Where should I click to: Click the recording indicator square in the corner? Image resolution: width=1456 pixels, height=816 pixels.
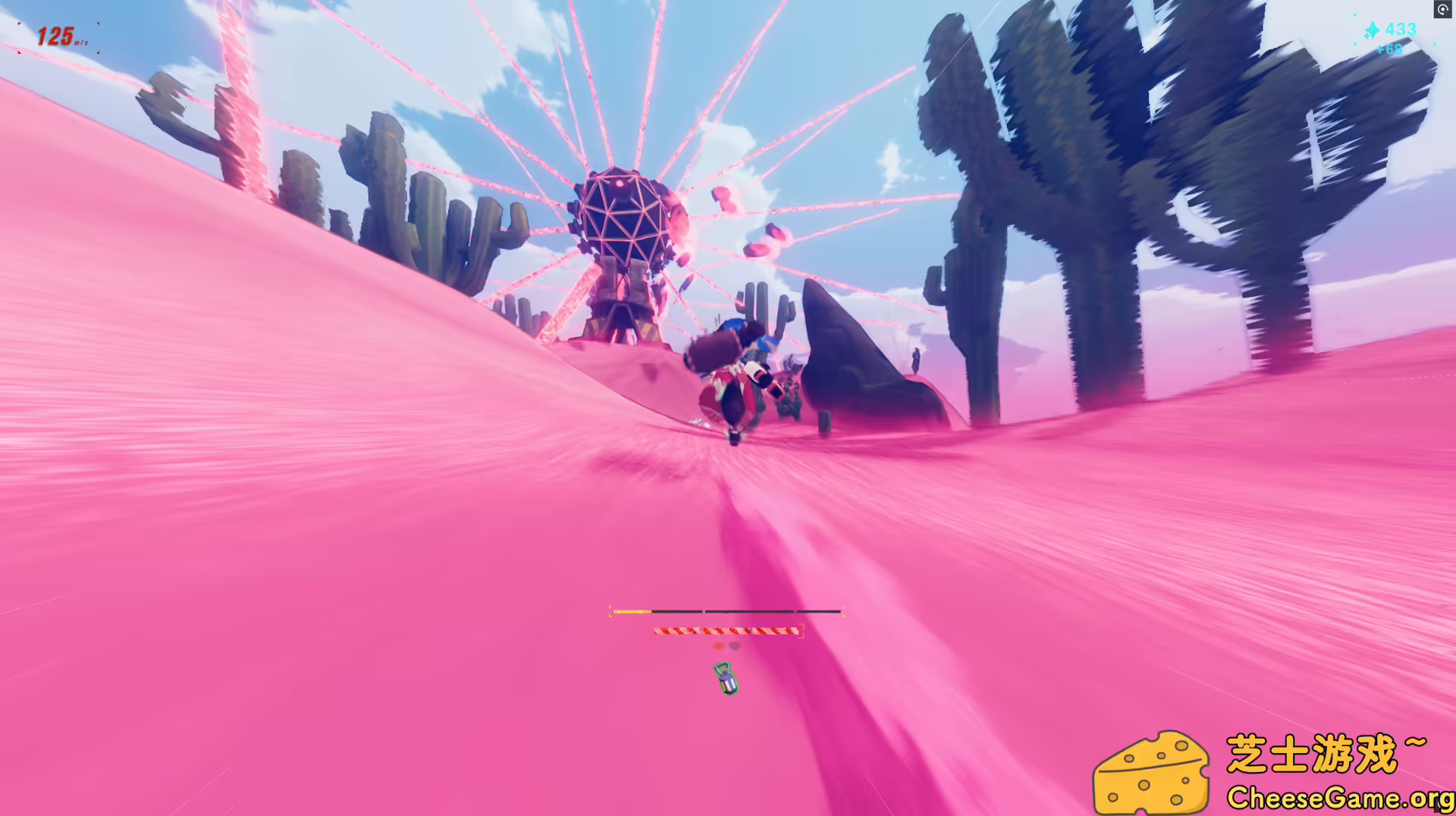click(1443, 10)
